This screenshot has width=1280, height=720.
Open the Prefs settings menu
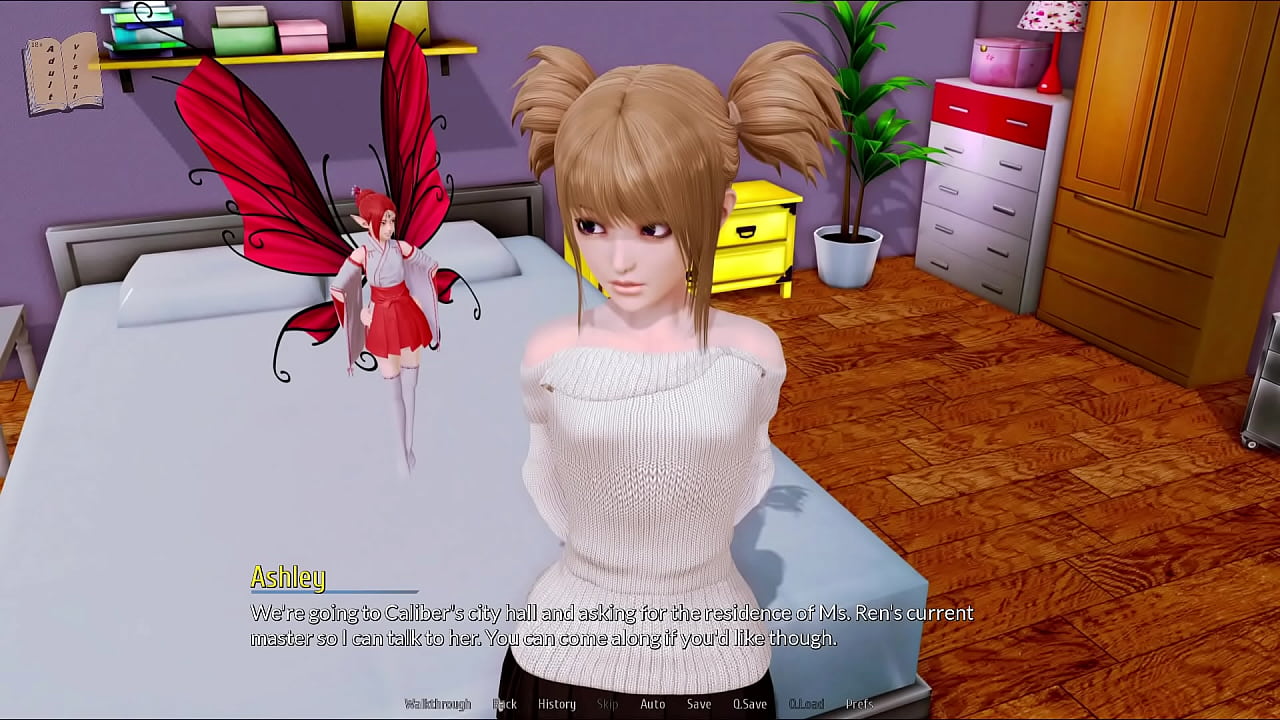[x=859, y=704]
